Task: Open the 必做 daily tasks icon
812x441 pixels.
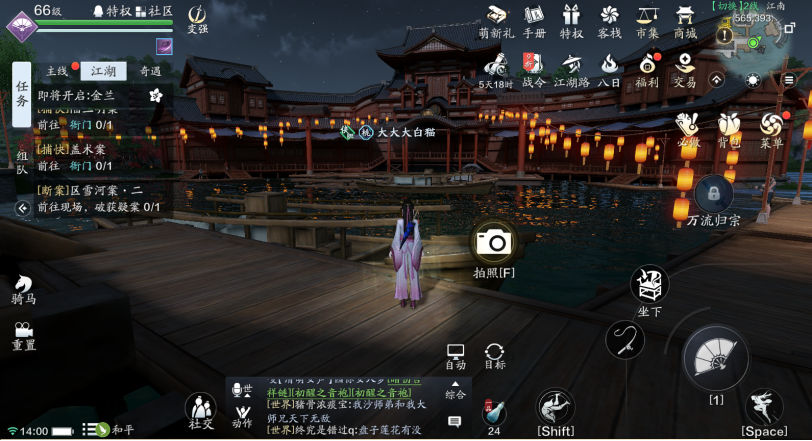Action: (687, 125)
